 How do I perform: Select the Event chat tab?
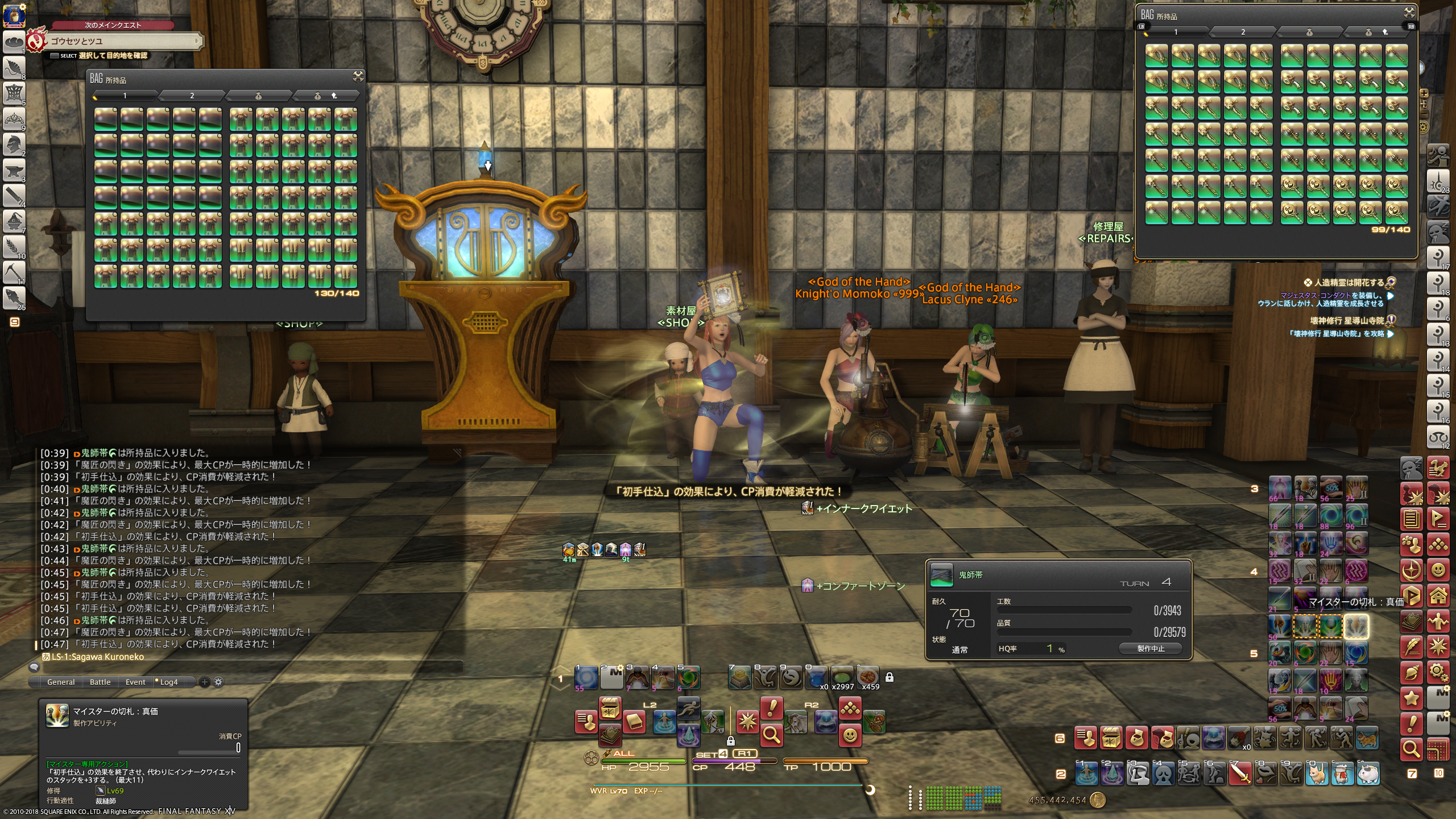coord(135,682)
